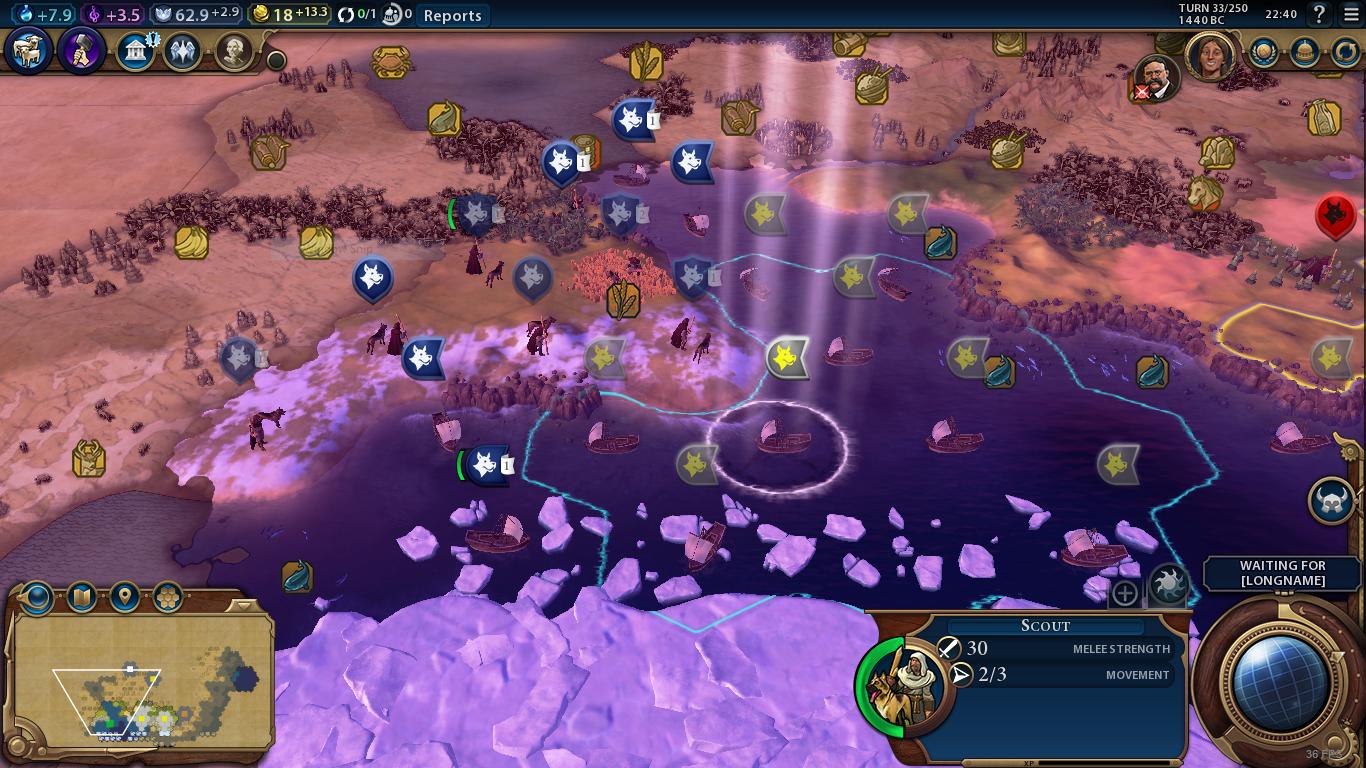Viewport: 1366px width, 768px height.
Task: Open the Civilopedia help question mark
Action: (1319, 14)
